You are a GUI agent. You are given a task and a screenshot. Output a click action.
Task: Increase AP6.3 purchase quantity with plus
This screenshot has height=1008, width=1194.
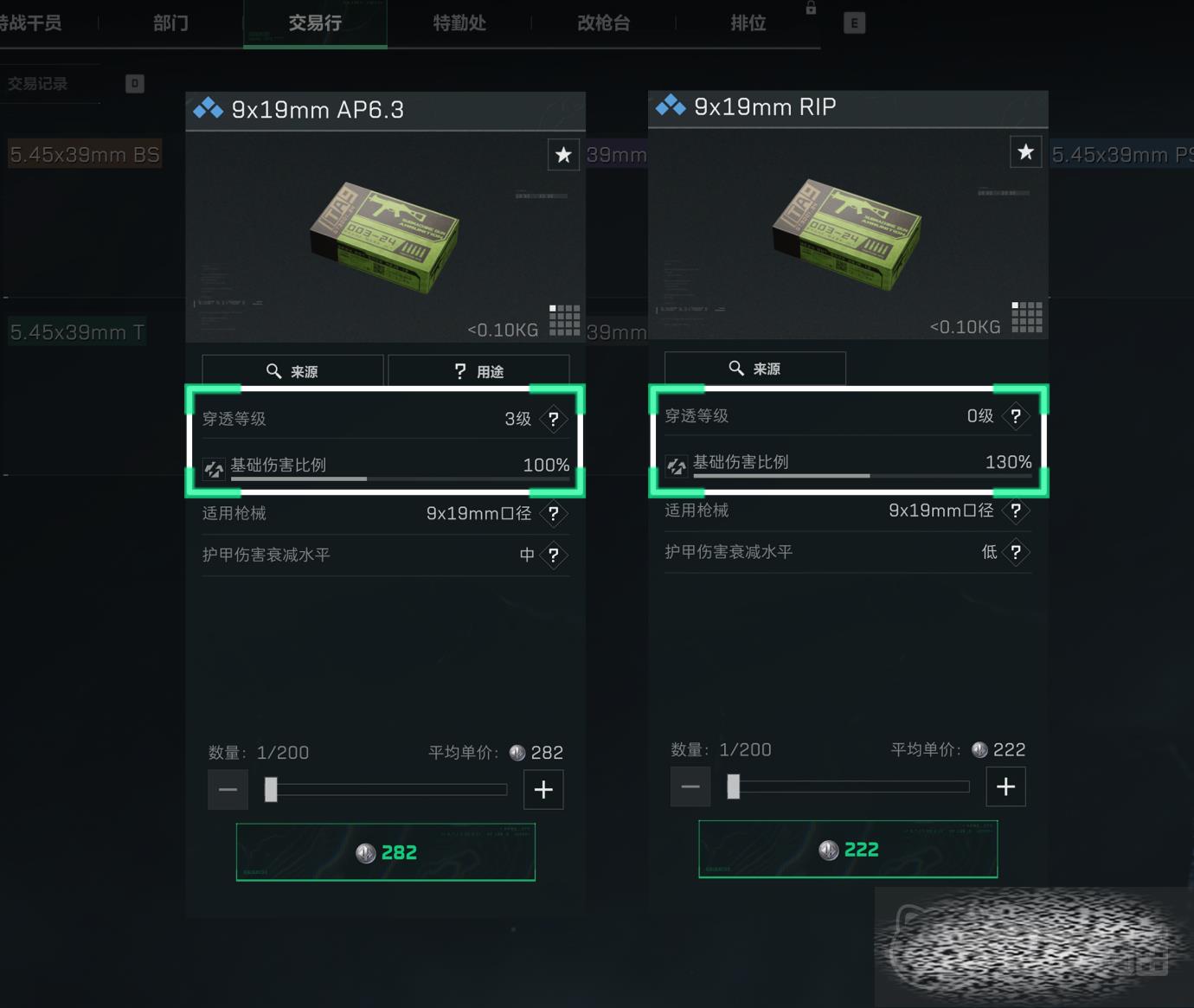click(x=543, y=789)
